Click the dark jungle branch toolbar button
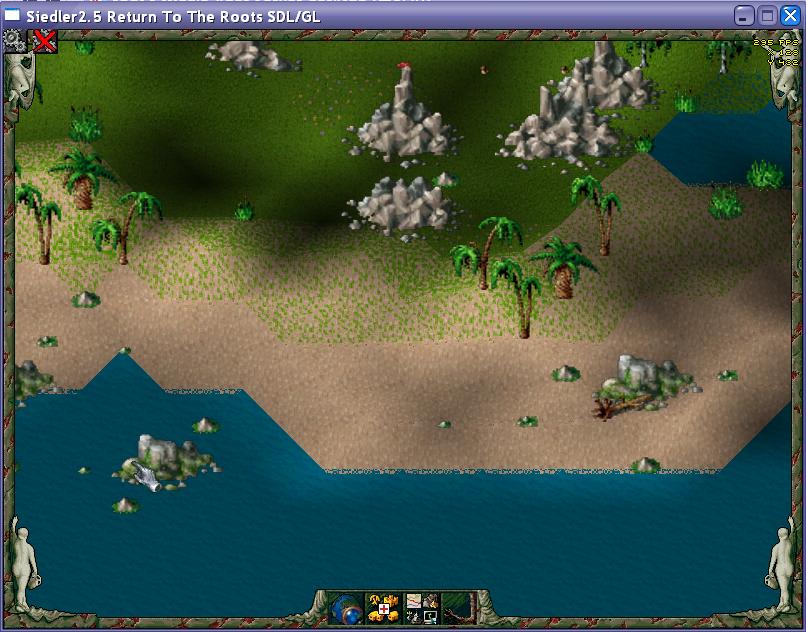 click(456, 608)
